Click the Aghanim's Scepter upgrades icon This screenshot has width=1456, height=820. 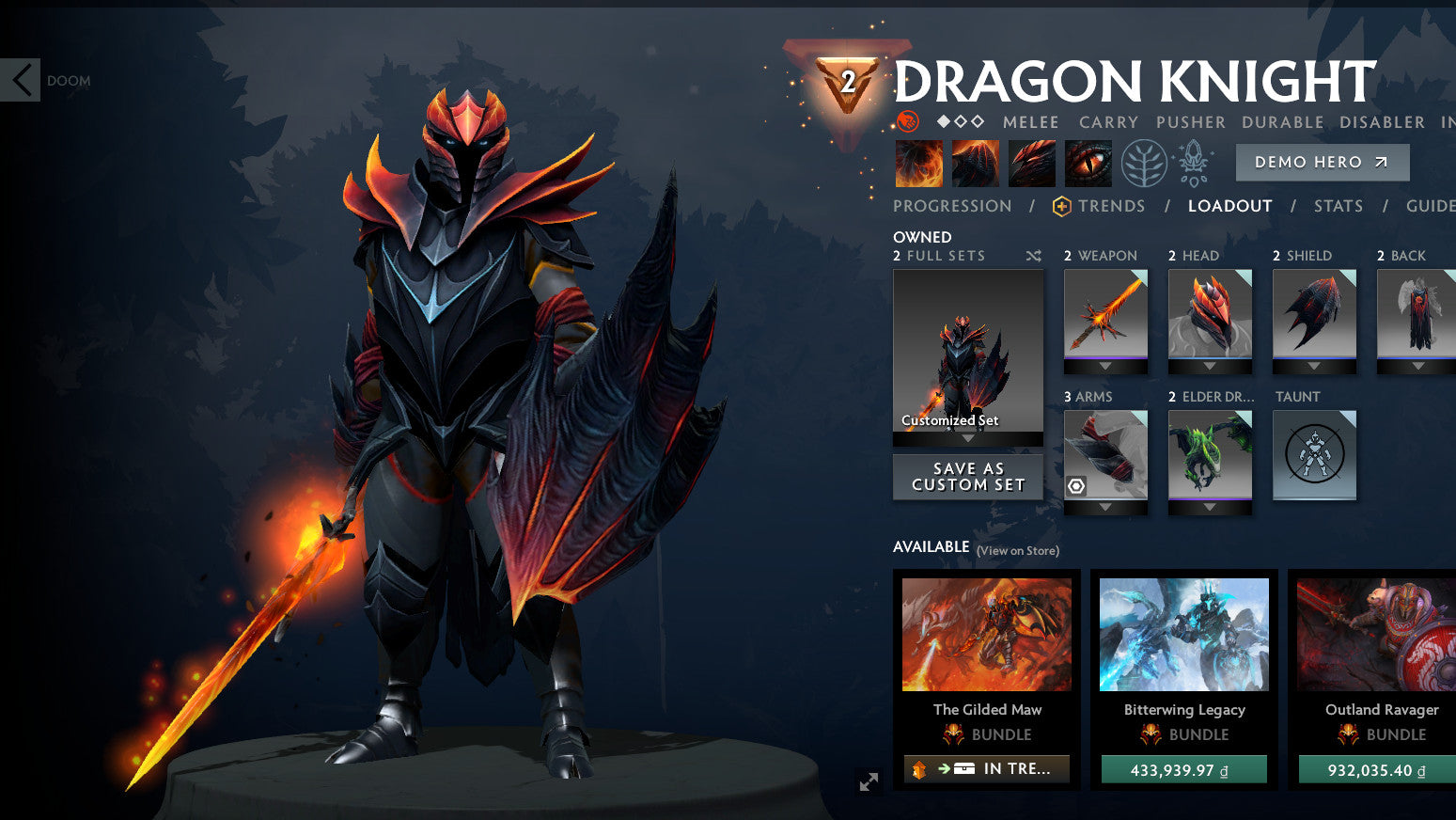click(1193, 162)
